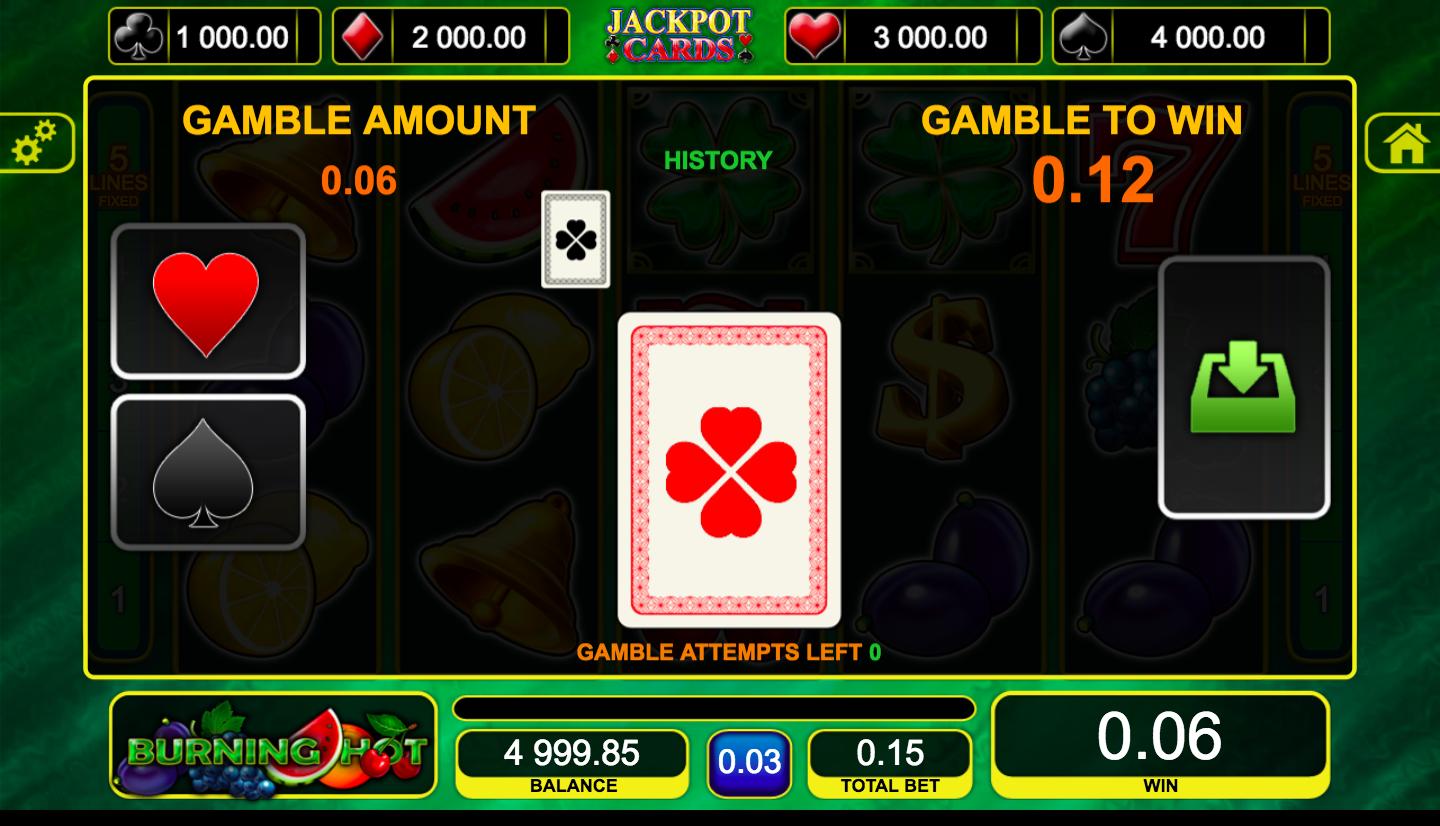Open the bet amount selector showing 0.03

pos(749,763)
